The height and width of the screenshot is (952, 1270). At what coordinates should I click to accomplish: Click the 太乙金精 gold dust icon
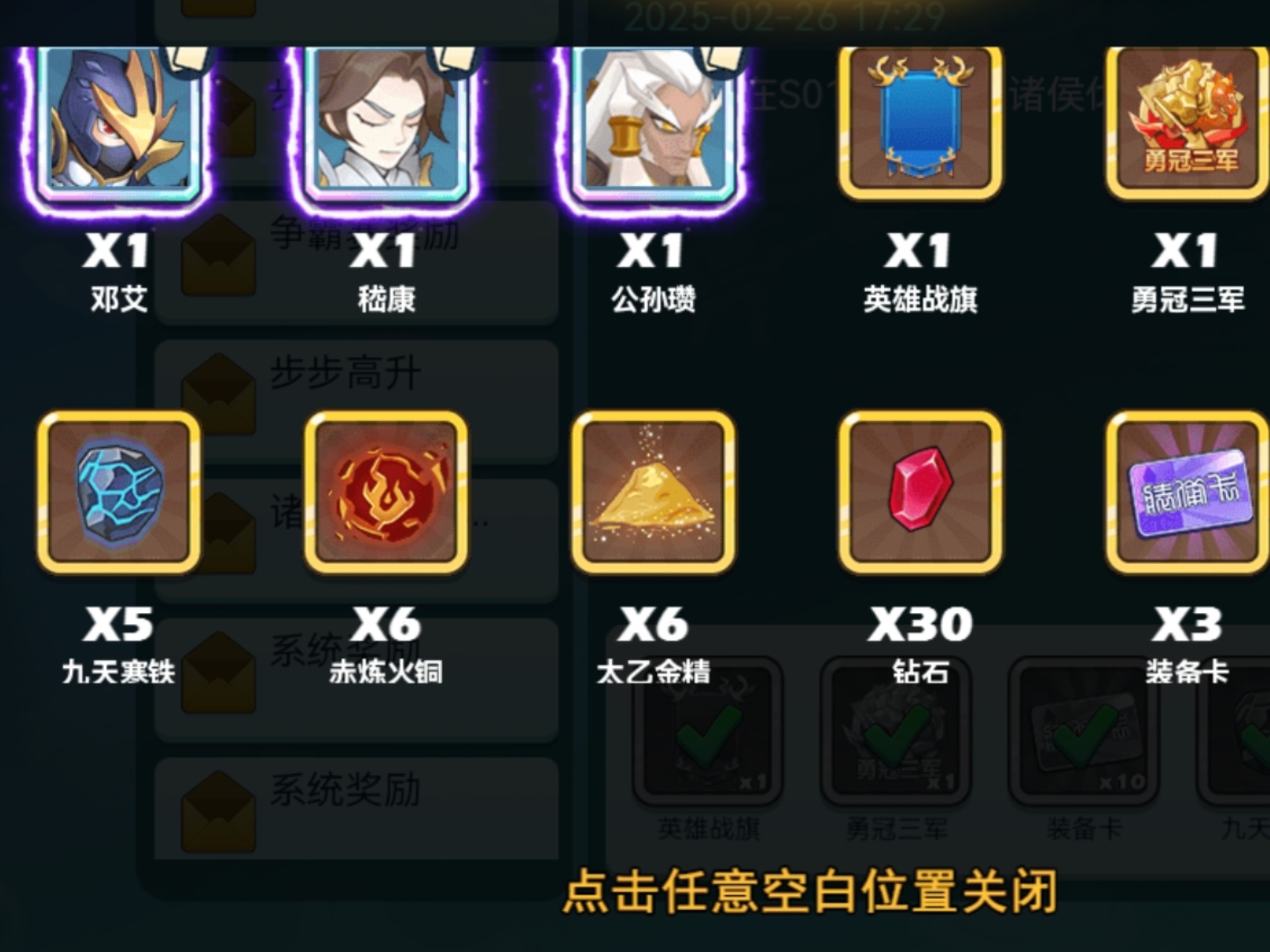pos(654,493)
